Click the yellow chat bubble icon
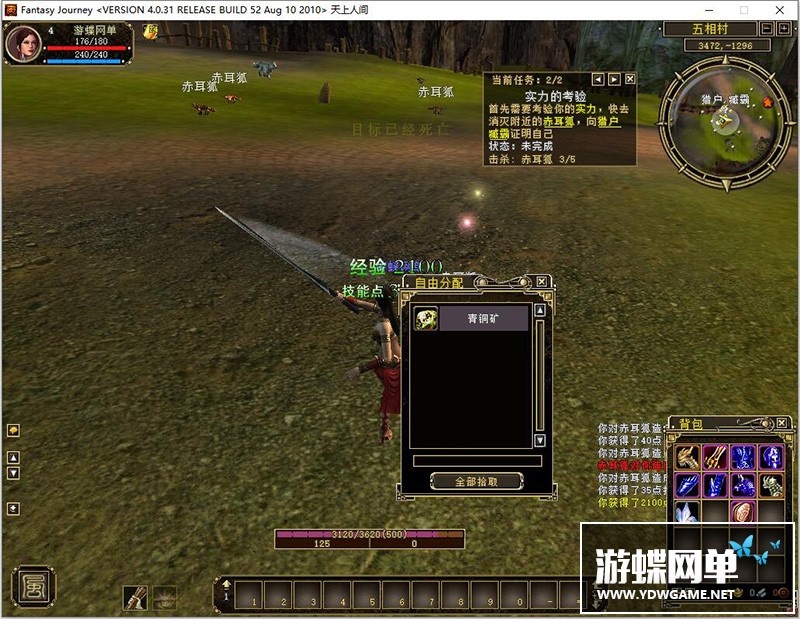 pyautogui.click(x=13, y=430)
